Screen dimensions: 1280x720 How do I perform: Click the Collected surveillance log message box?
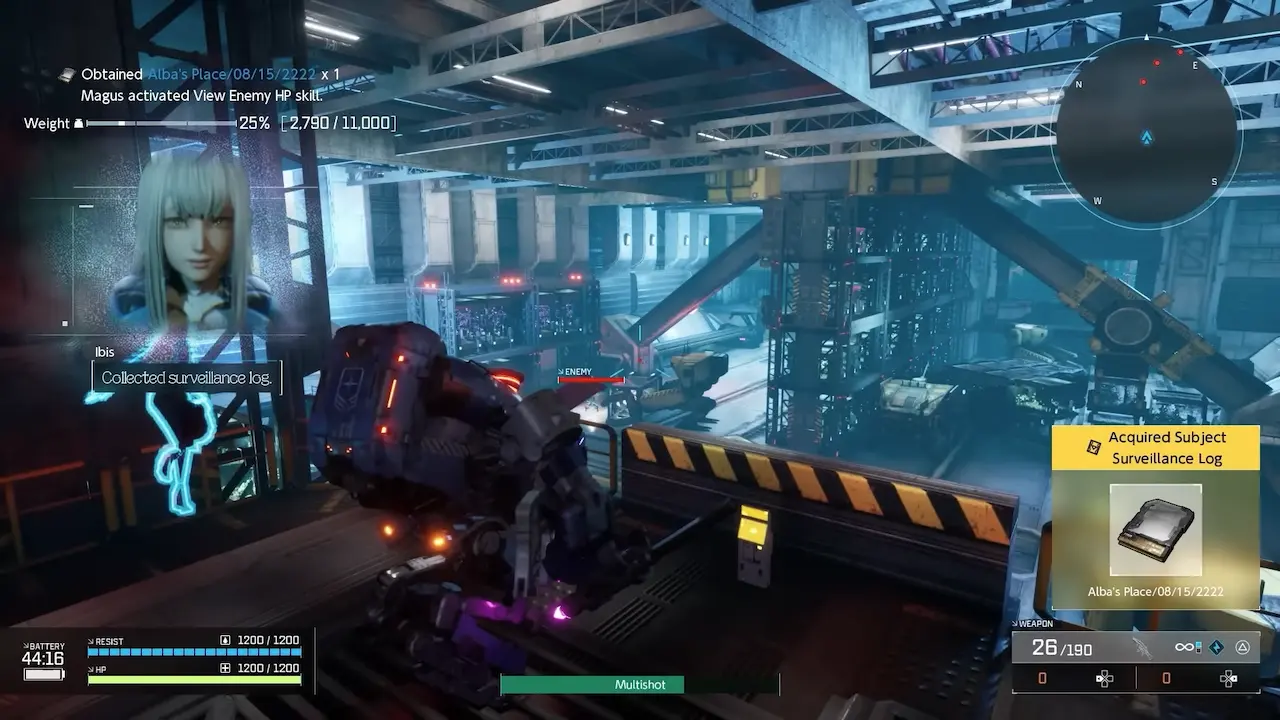coord(186,377)
